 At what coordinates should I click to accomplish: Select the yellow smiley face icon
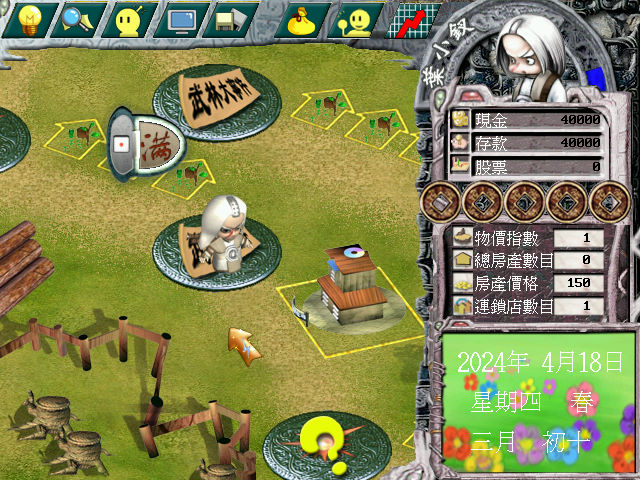[x=130, y=19]
